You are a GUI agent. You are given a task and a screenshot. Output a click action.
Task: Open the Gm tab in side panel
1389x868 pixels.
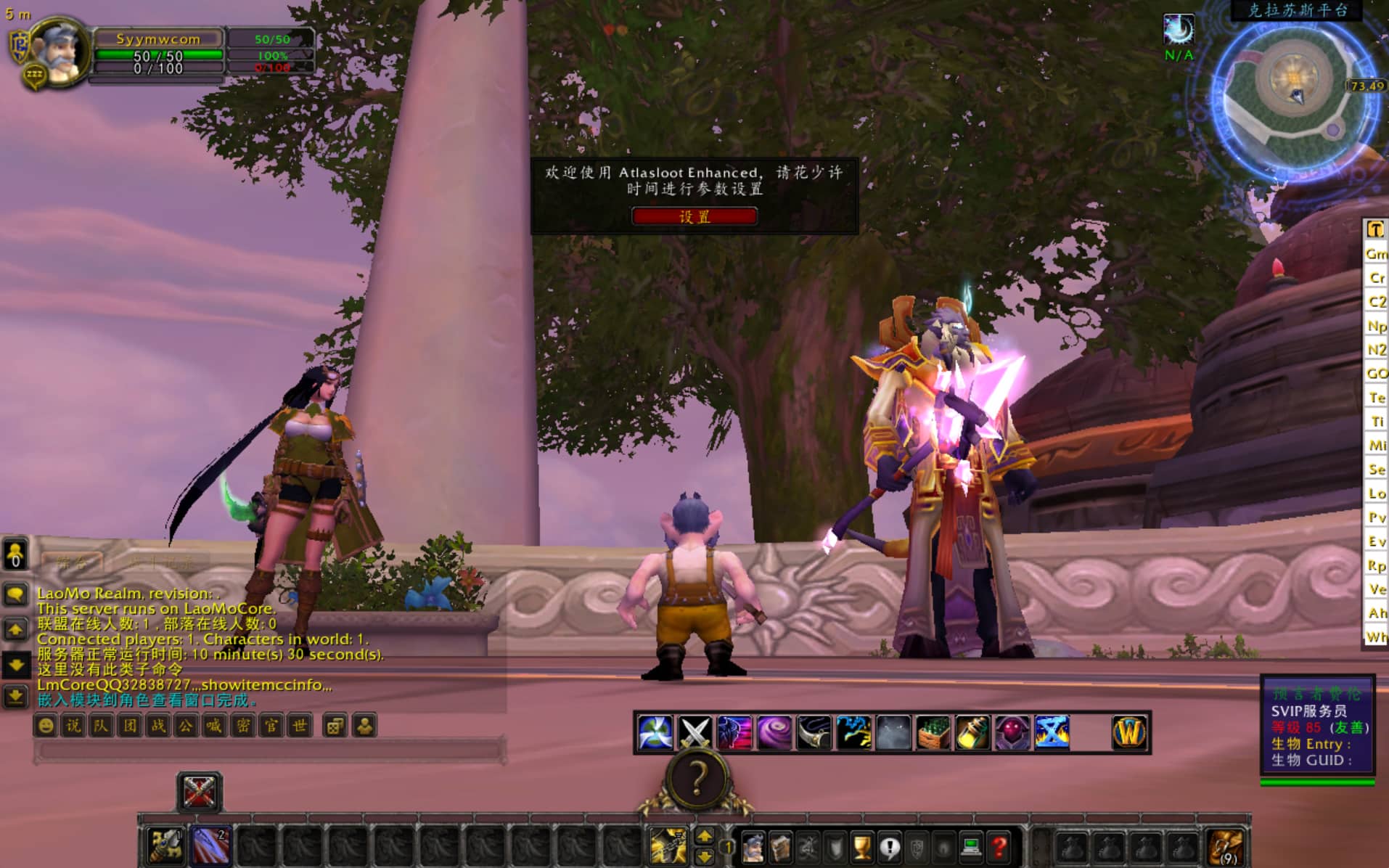click(x=1376, y=254)
